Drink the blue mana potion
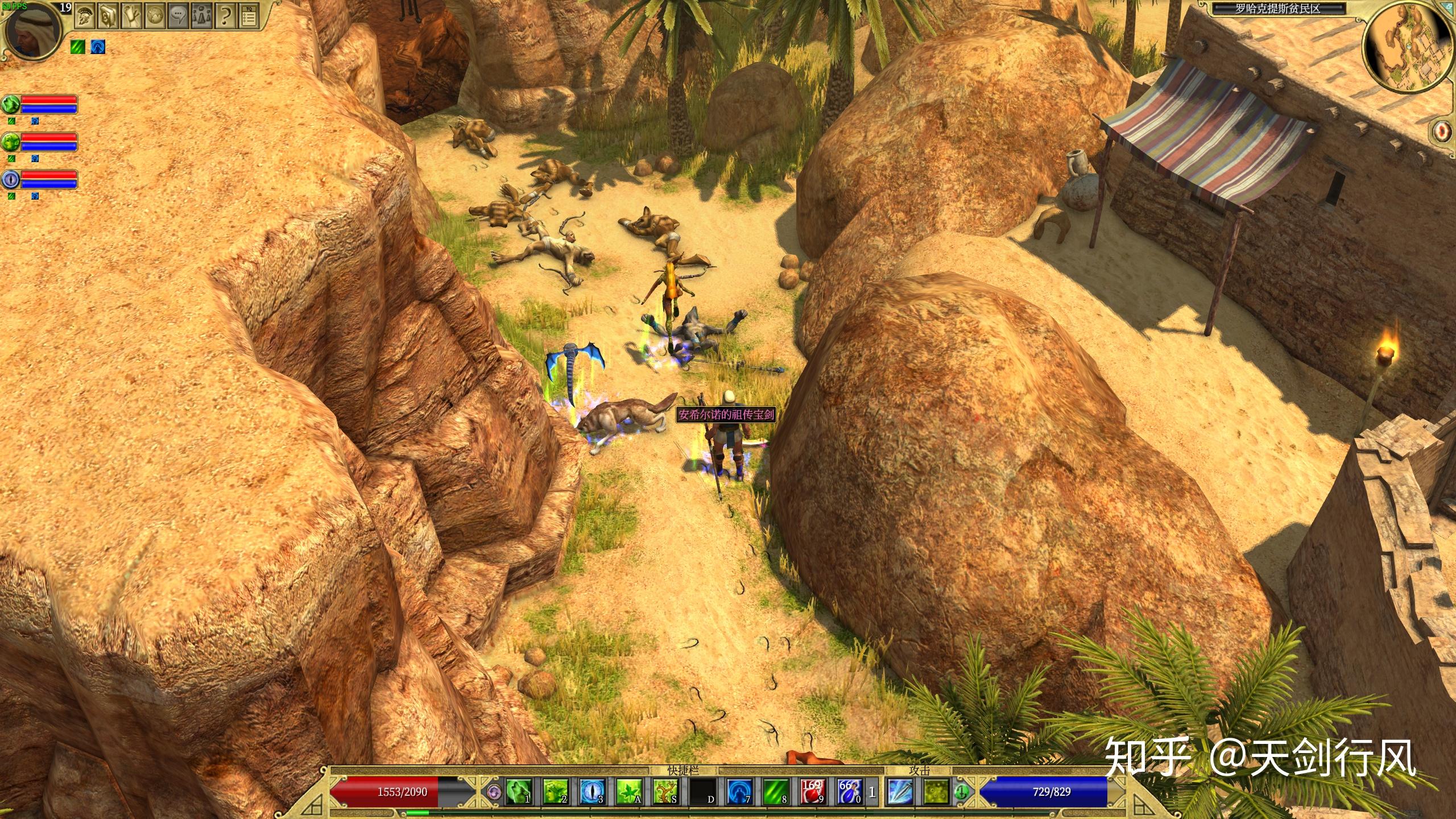Viewport: 1456px width, 819px height. tap(849, 792)
